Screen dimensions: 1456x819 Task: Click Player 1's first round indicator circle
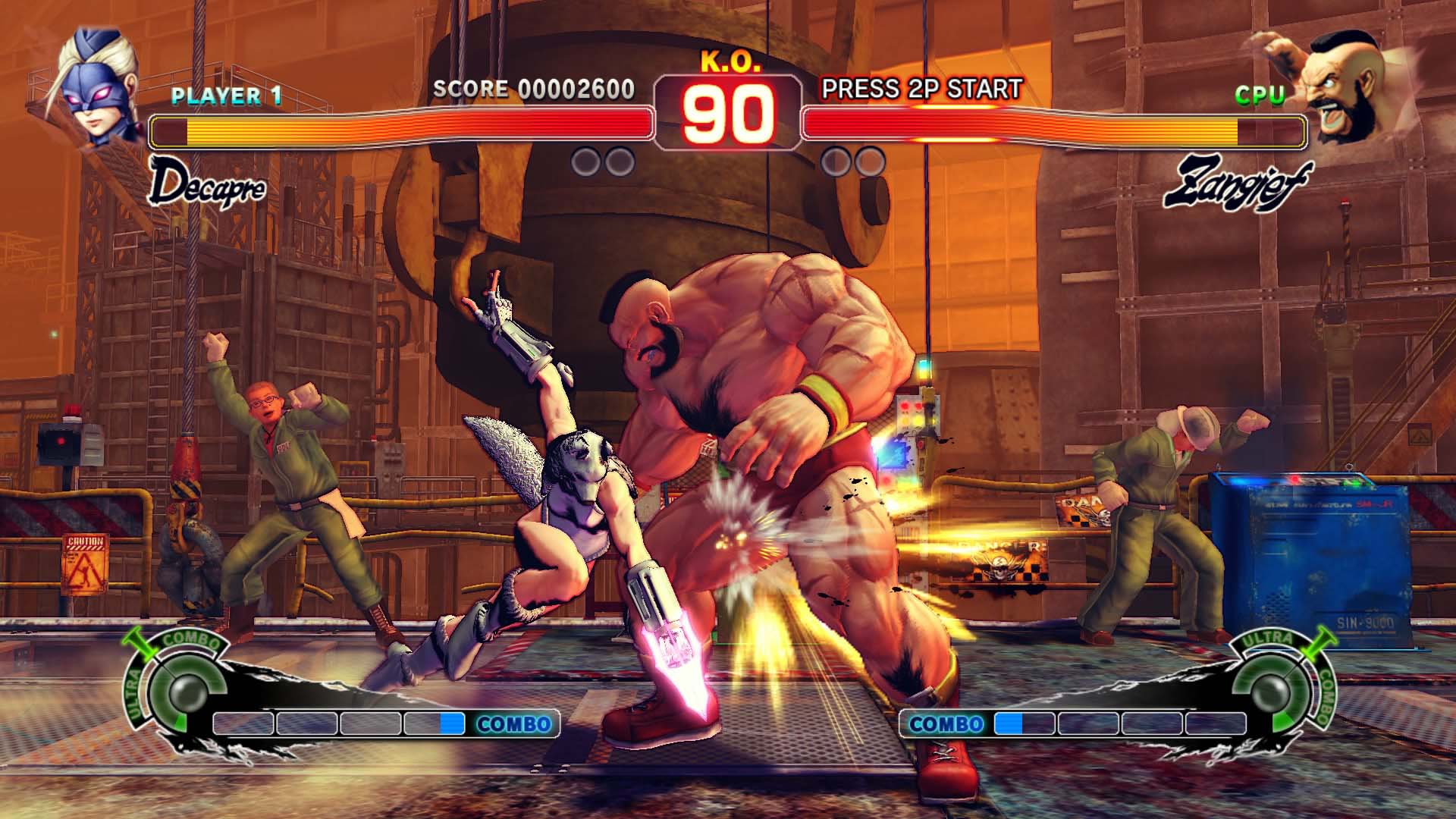coord(584,159)
